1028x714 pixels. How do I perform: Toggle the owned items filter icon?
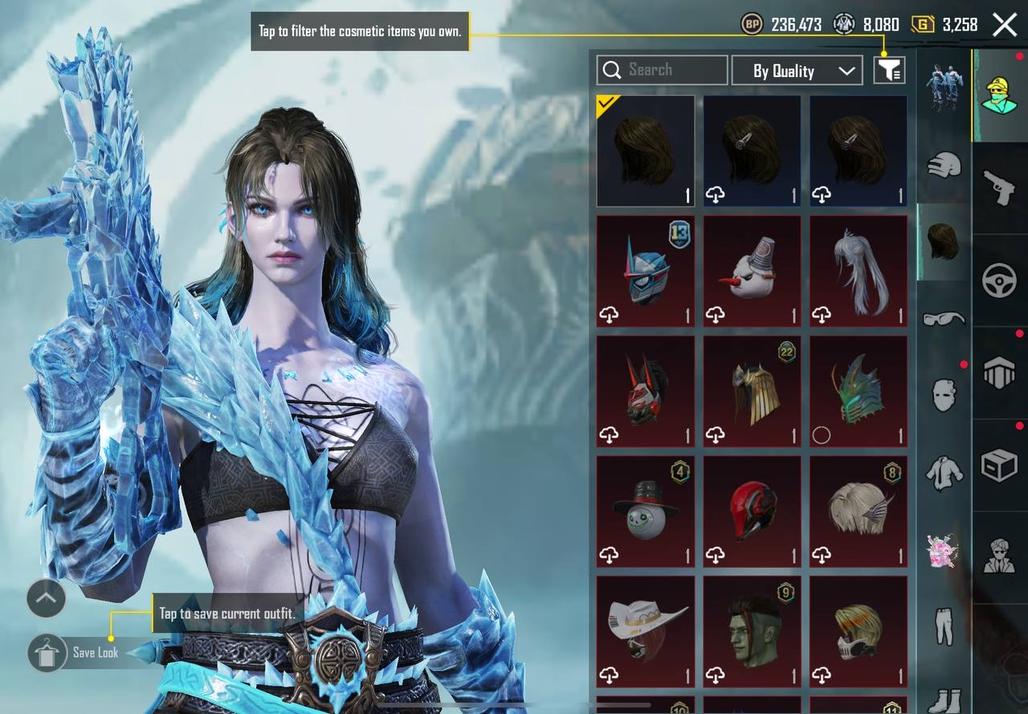[888, 70]
